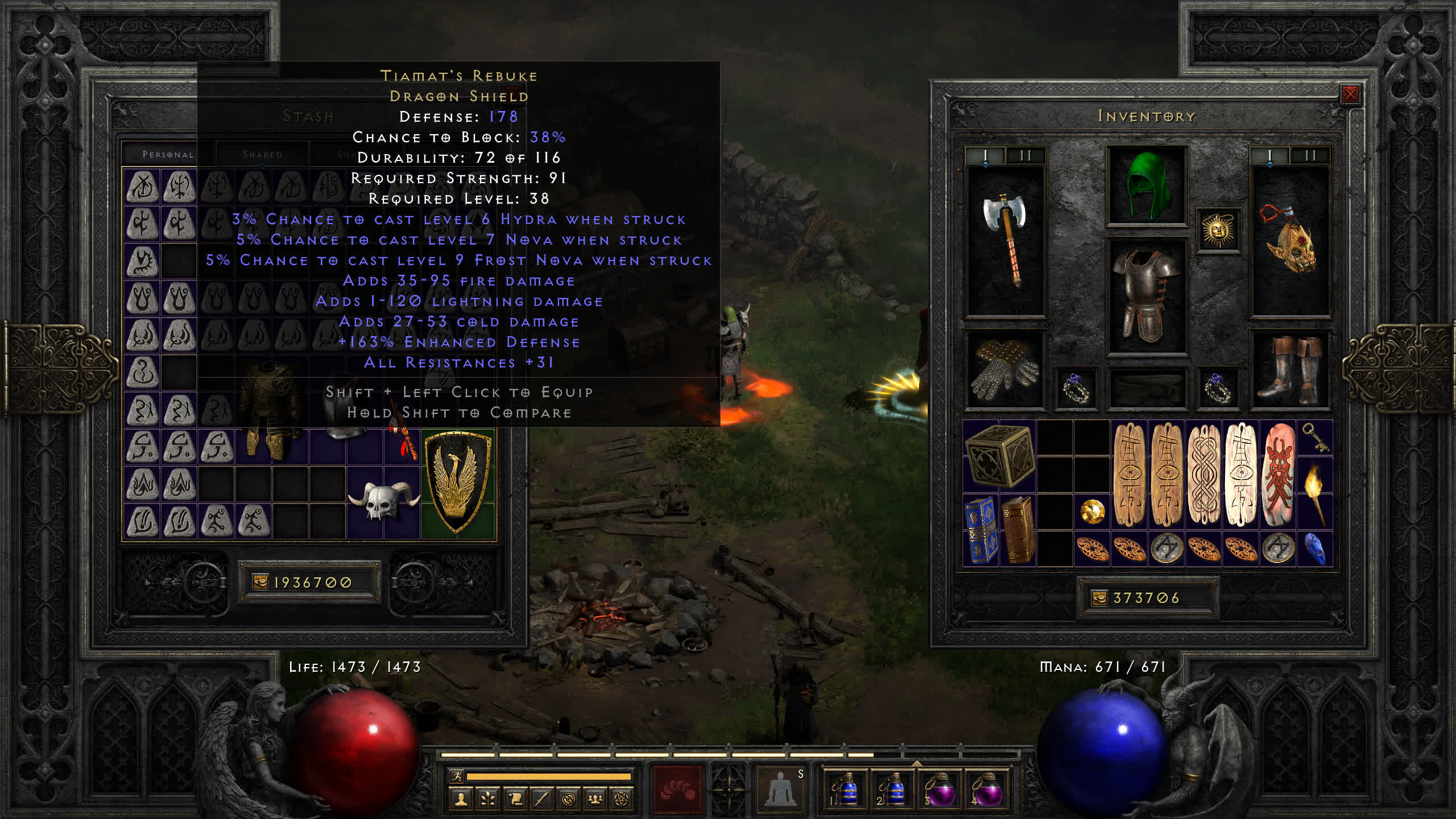
Task: Open the character screen from the mini panel
Action: (x=461, y=799)
